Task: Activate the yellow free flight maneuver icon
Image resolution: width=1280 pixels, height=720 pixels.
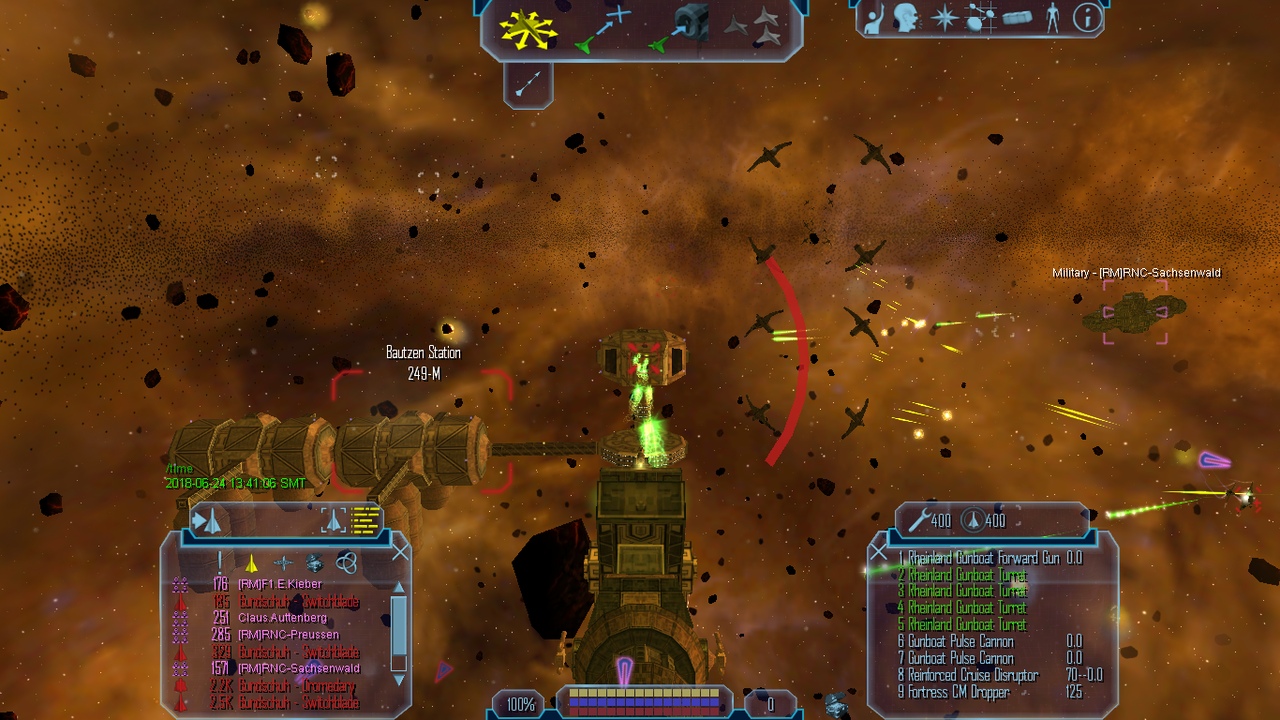Action: coord(529,30)
